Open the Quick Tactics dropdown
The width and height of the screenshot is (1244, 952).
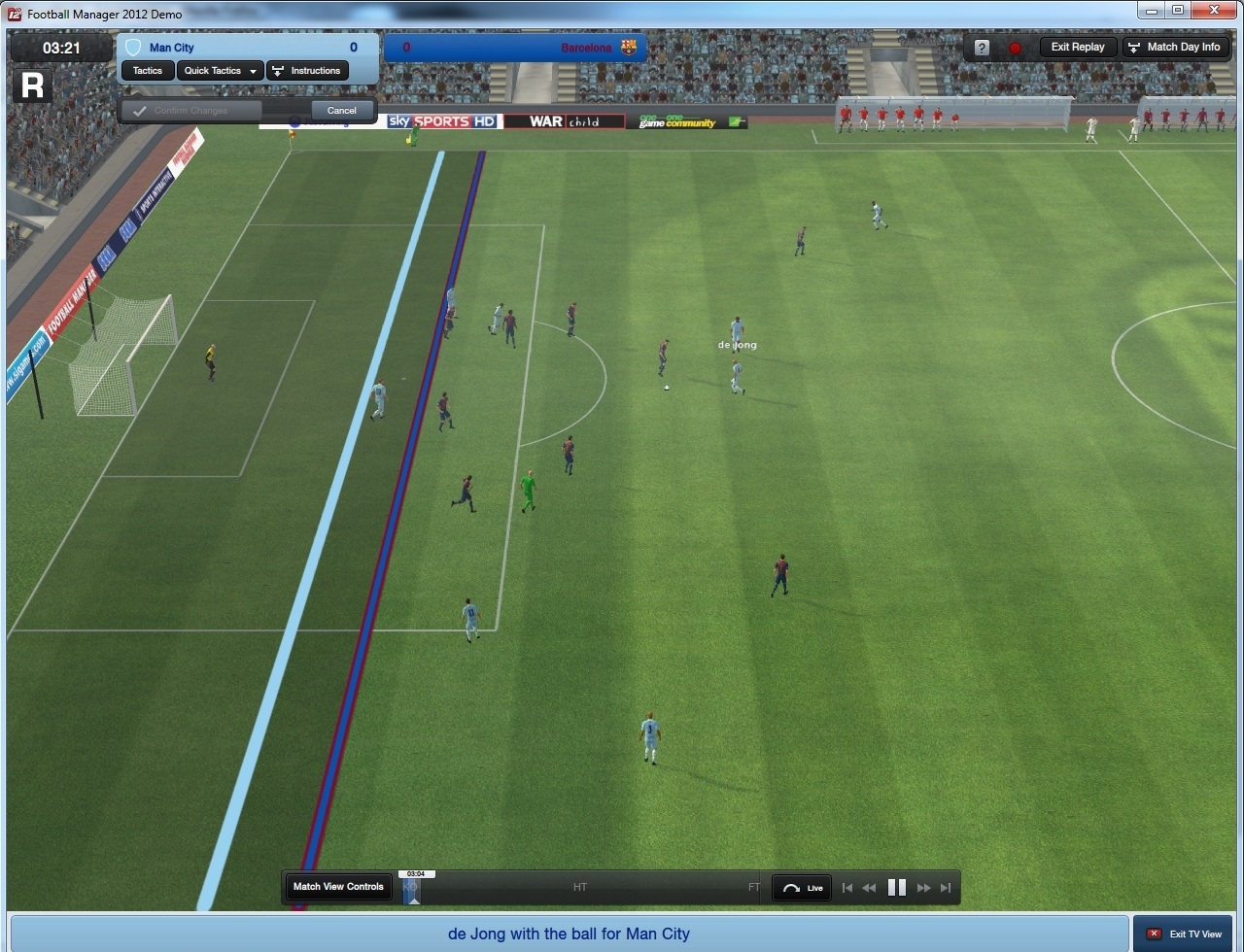219,70
